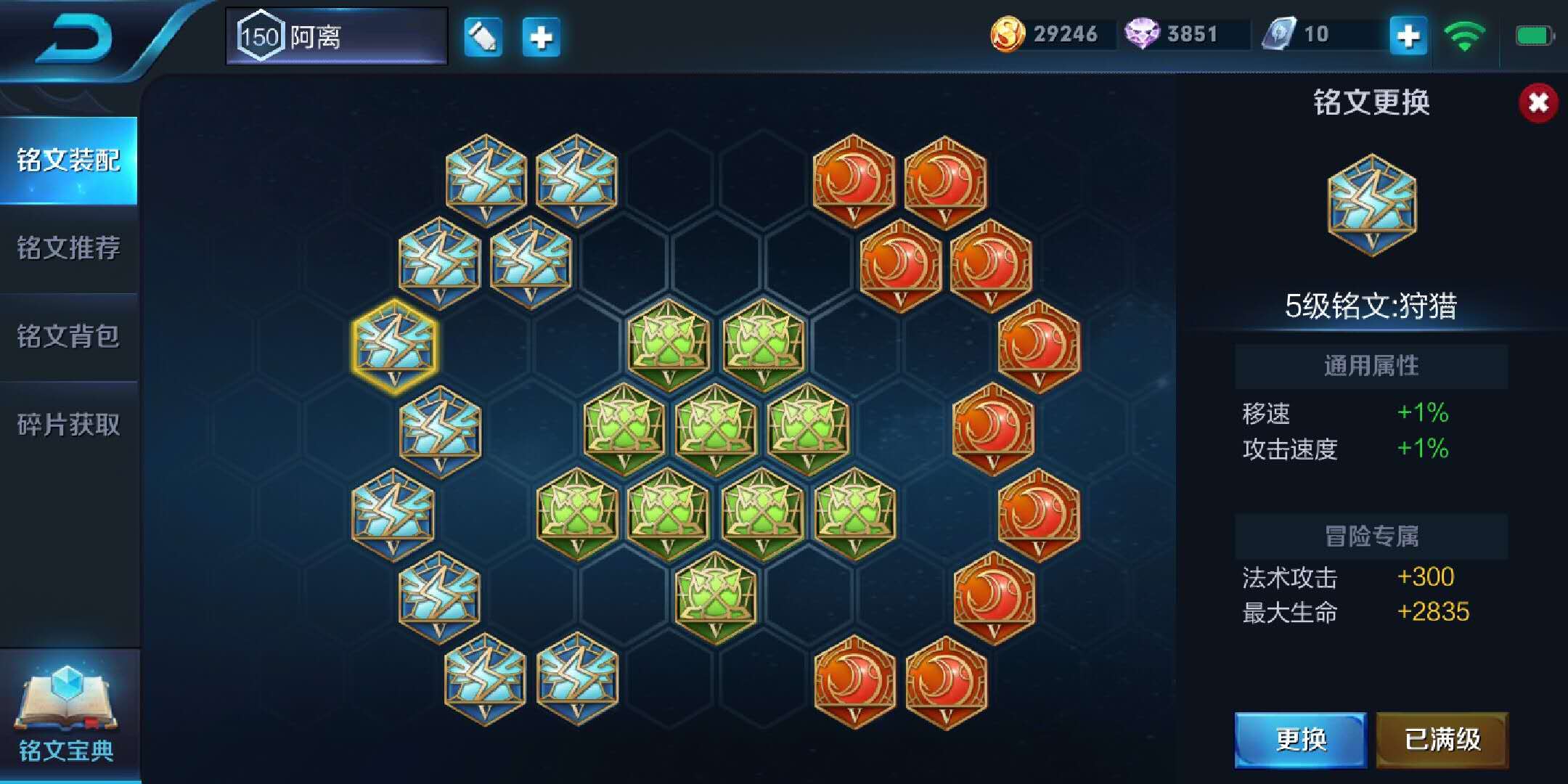Click the 更换 button
This screenshot has width=1568, height=784.
[x=1300, y=740]
